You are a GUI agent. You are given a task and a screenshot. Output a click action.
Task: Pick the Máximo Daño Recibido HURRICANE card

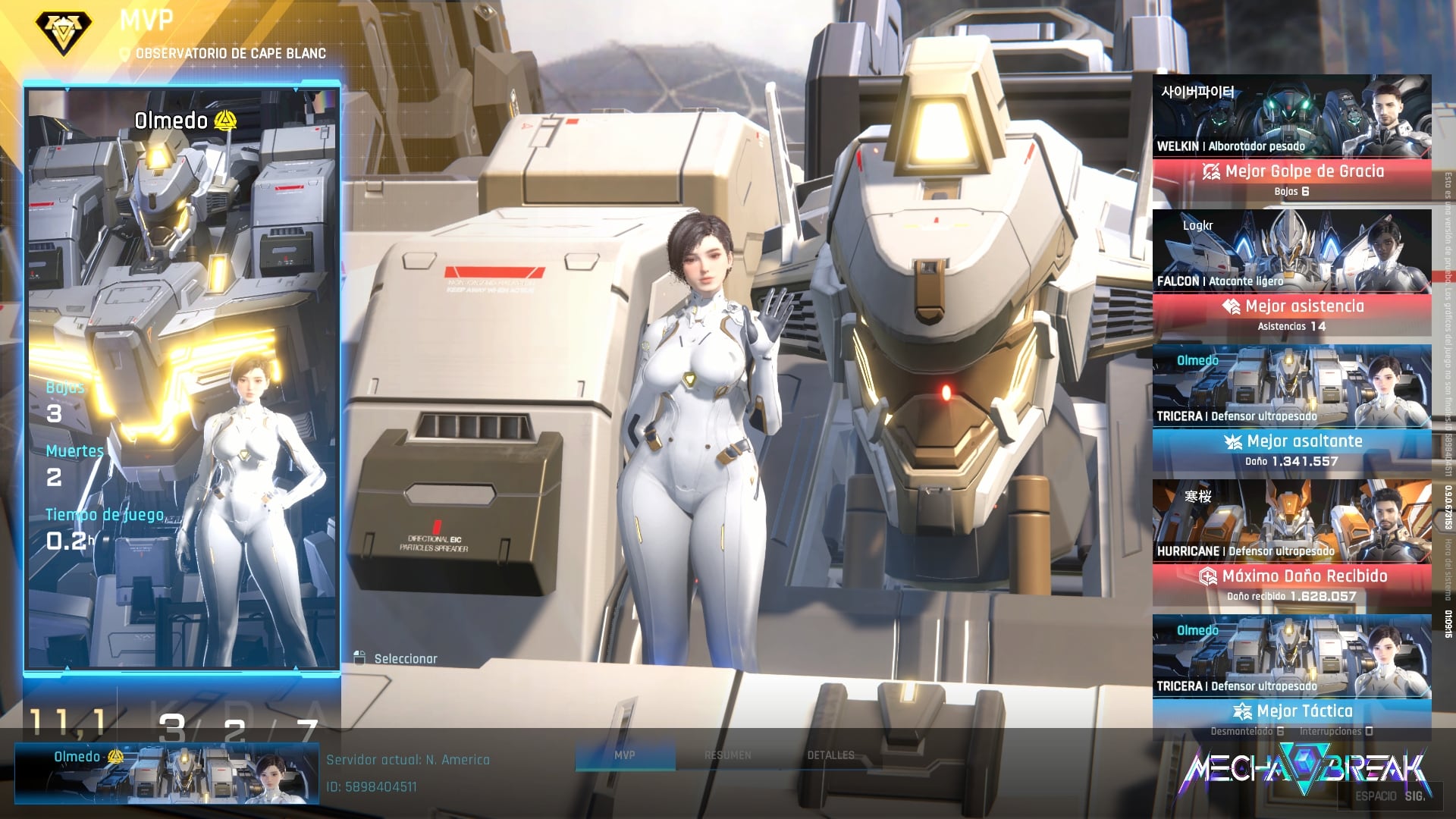[1291, 543]
